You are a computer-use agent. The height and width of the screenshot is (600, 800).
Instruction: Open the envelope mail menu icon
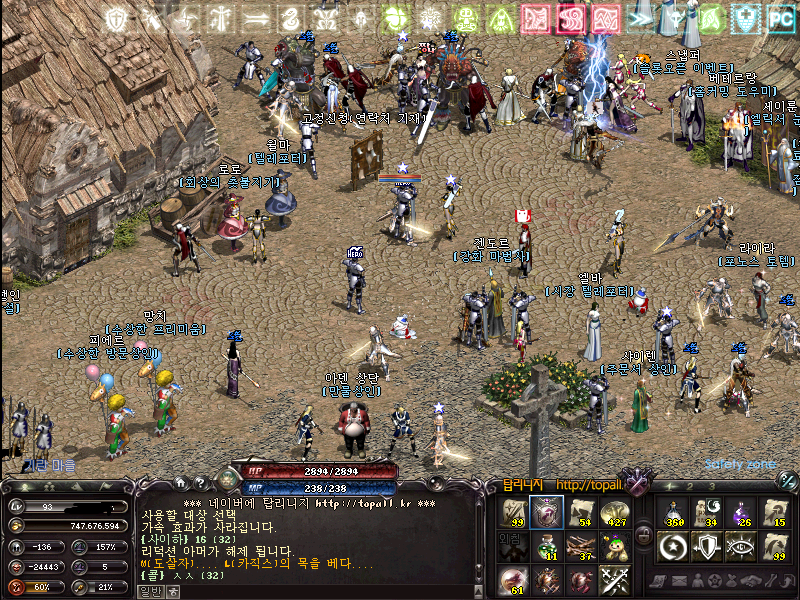coord(681,581)
